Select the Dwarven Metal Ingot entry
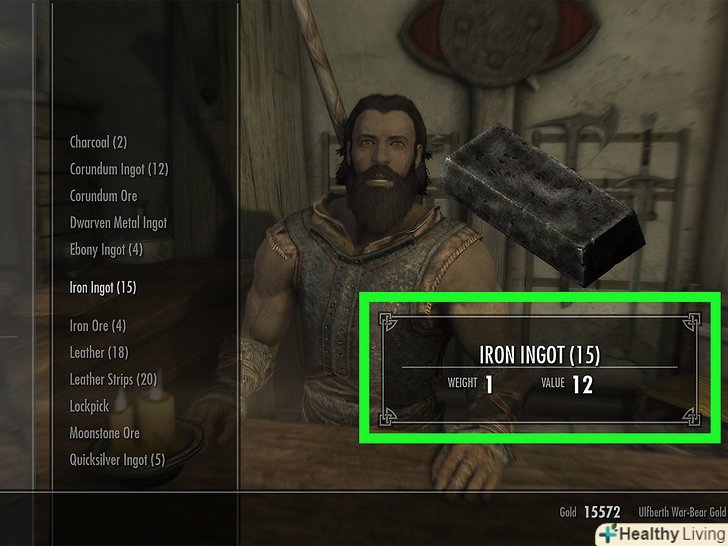The image size is (728, 546). click(x=118, y=223)
